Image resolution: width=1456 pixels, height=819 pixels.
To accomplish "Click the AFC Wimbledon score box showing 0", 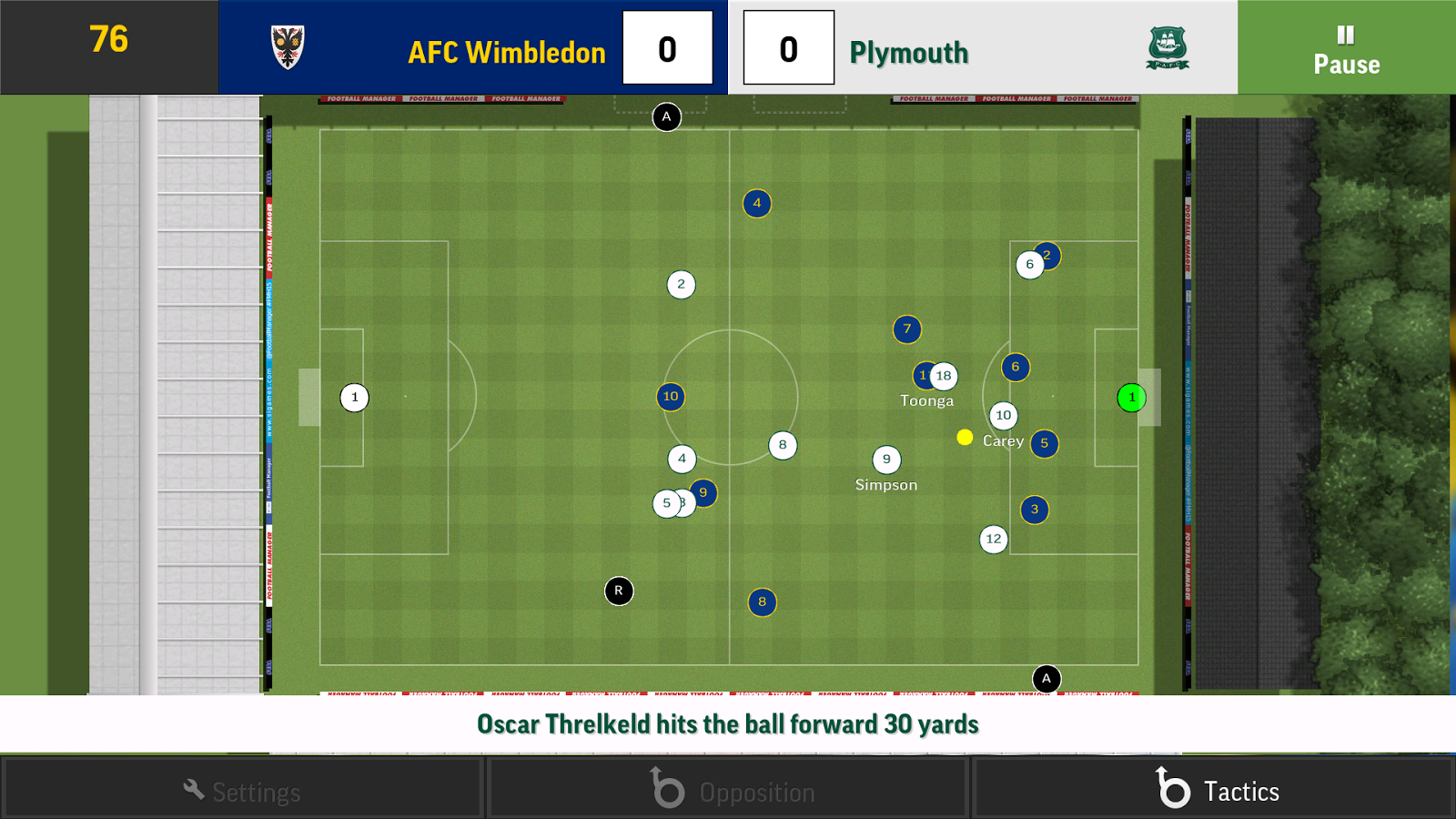I will pos(667,49).
